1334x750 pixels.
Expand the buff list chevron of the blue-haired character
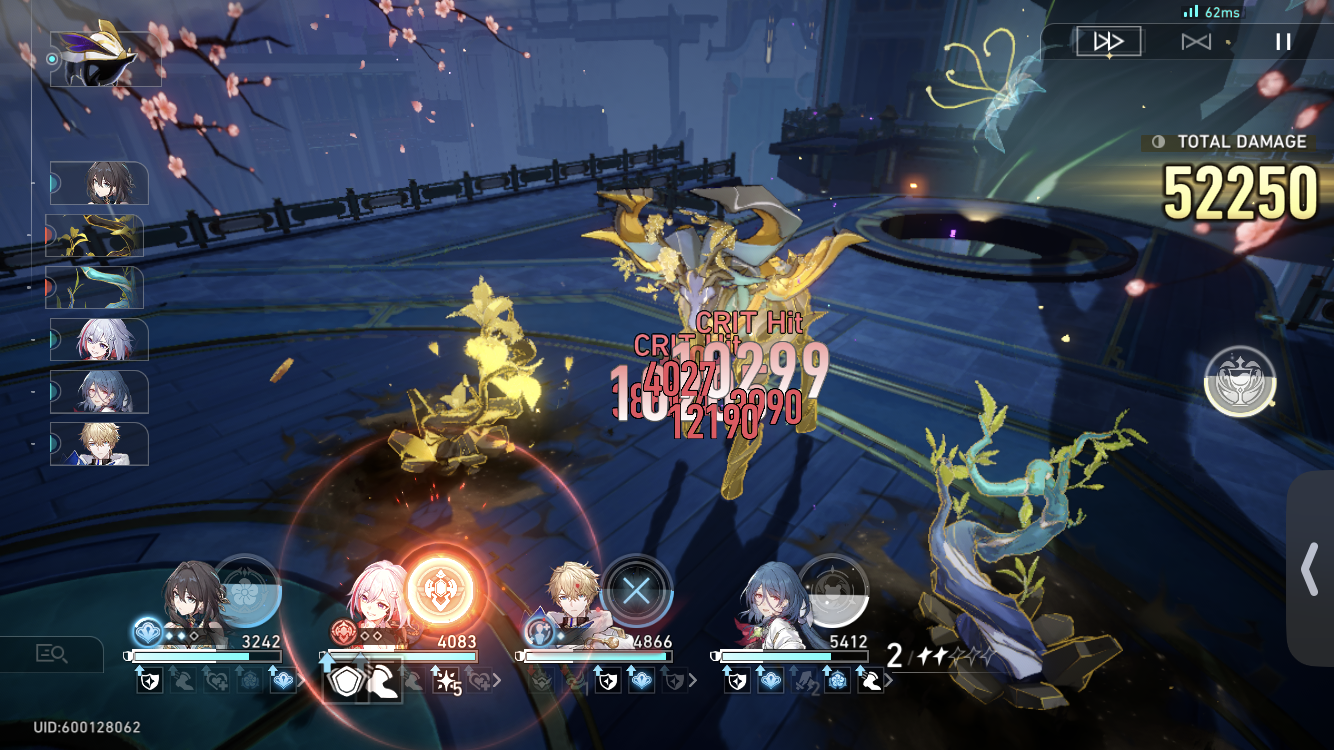click(890, 680)
